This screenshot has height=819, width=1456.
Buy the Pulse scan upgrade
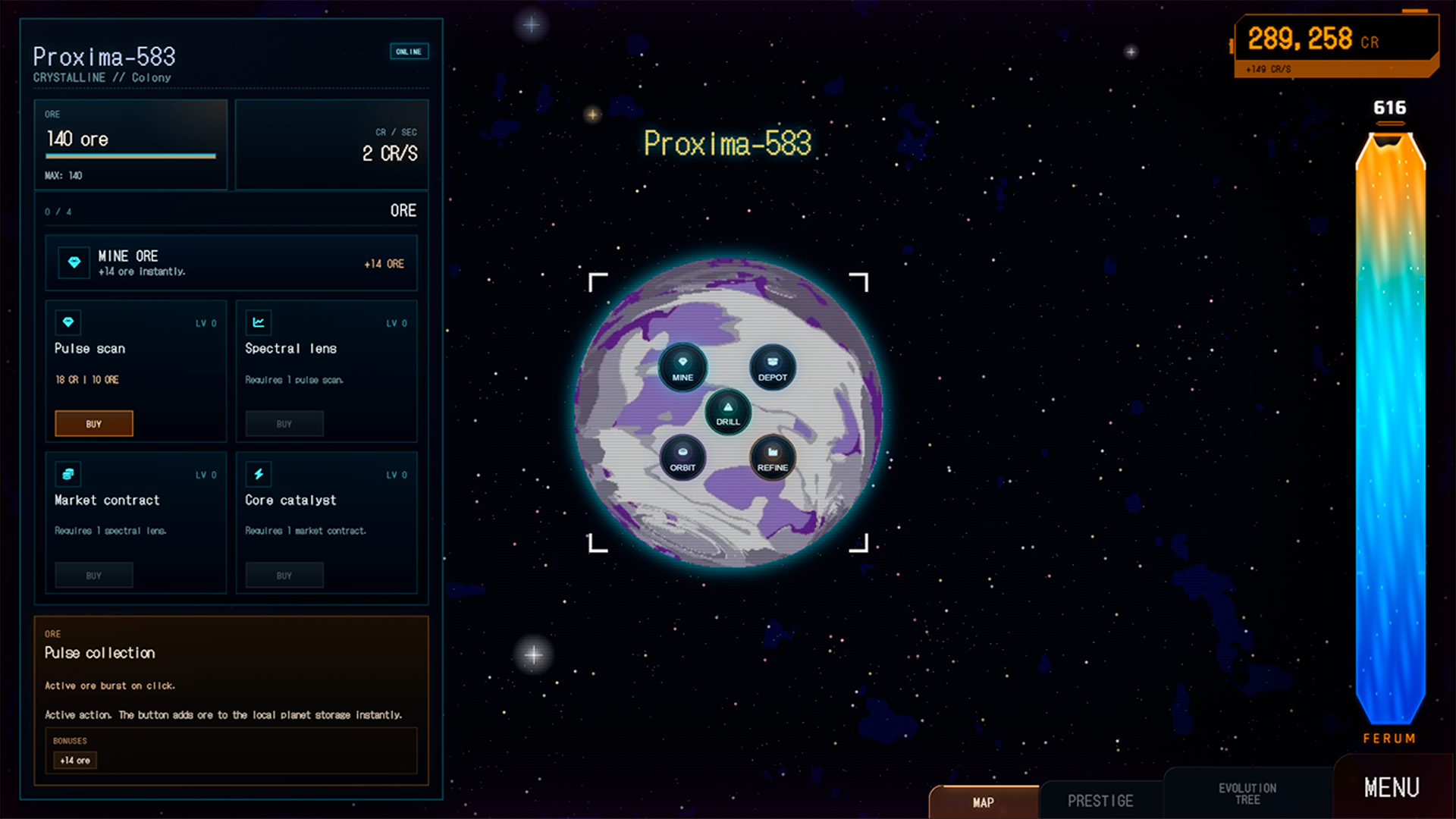point(93,423)
